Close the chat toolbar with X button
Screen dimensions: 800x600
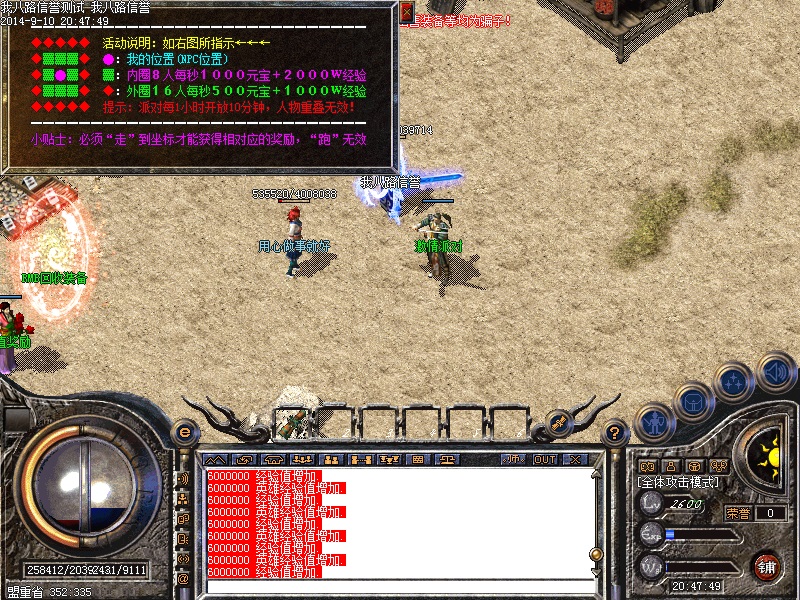pos(574,460)
